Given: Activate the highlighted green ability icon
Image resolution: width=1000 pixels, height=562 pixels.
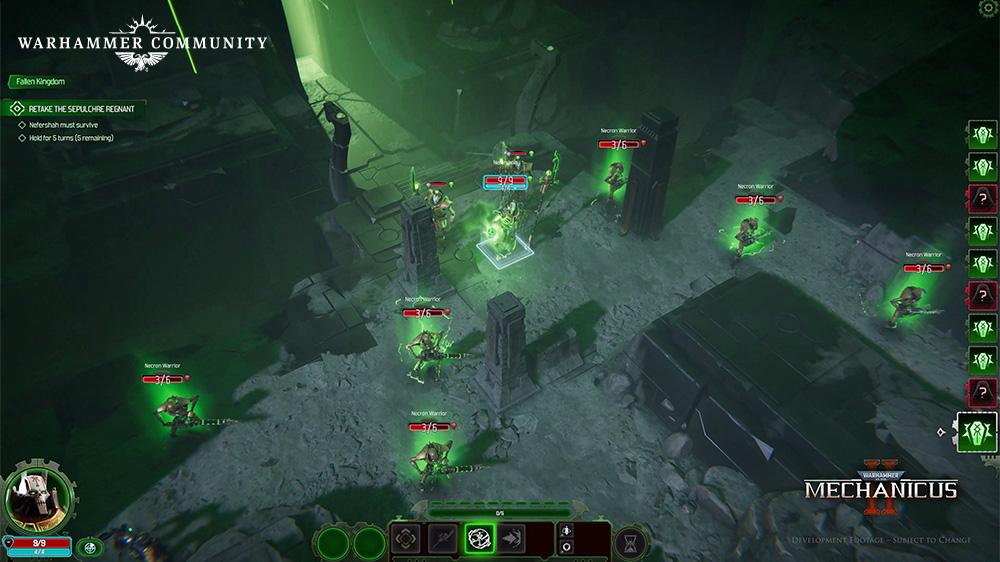Looking at the screenshot, I should pyautogui.click(x=479, y=538).
